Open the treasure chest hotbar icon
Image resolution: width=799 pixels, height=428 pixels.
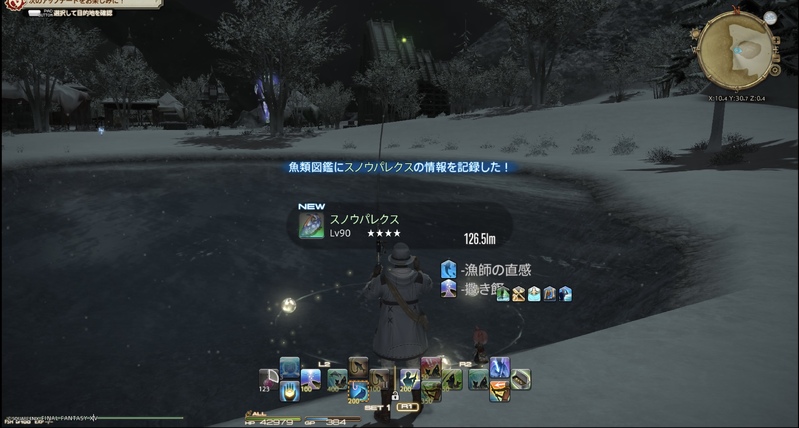(x=521, y=379)
